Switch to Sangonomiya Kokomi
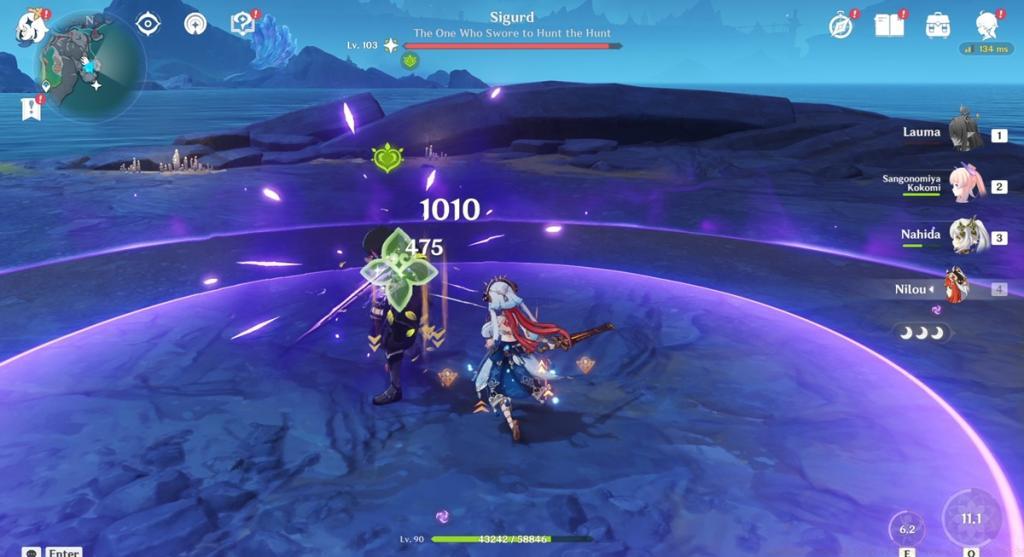The width and height of the screenshot is (1024, 557). [x=966, y=186]
